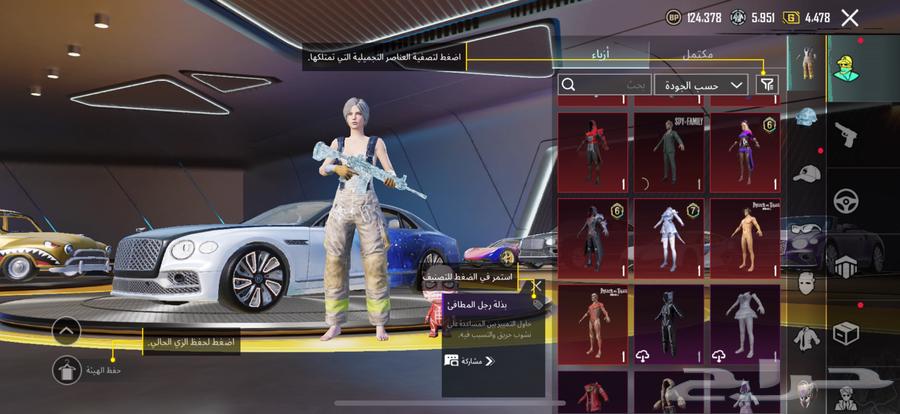Click the مشاركة share button

[470, 360]
